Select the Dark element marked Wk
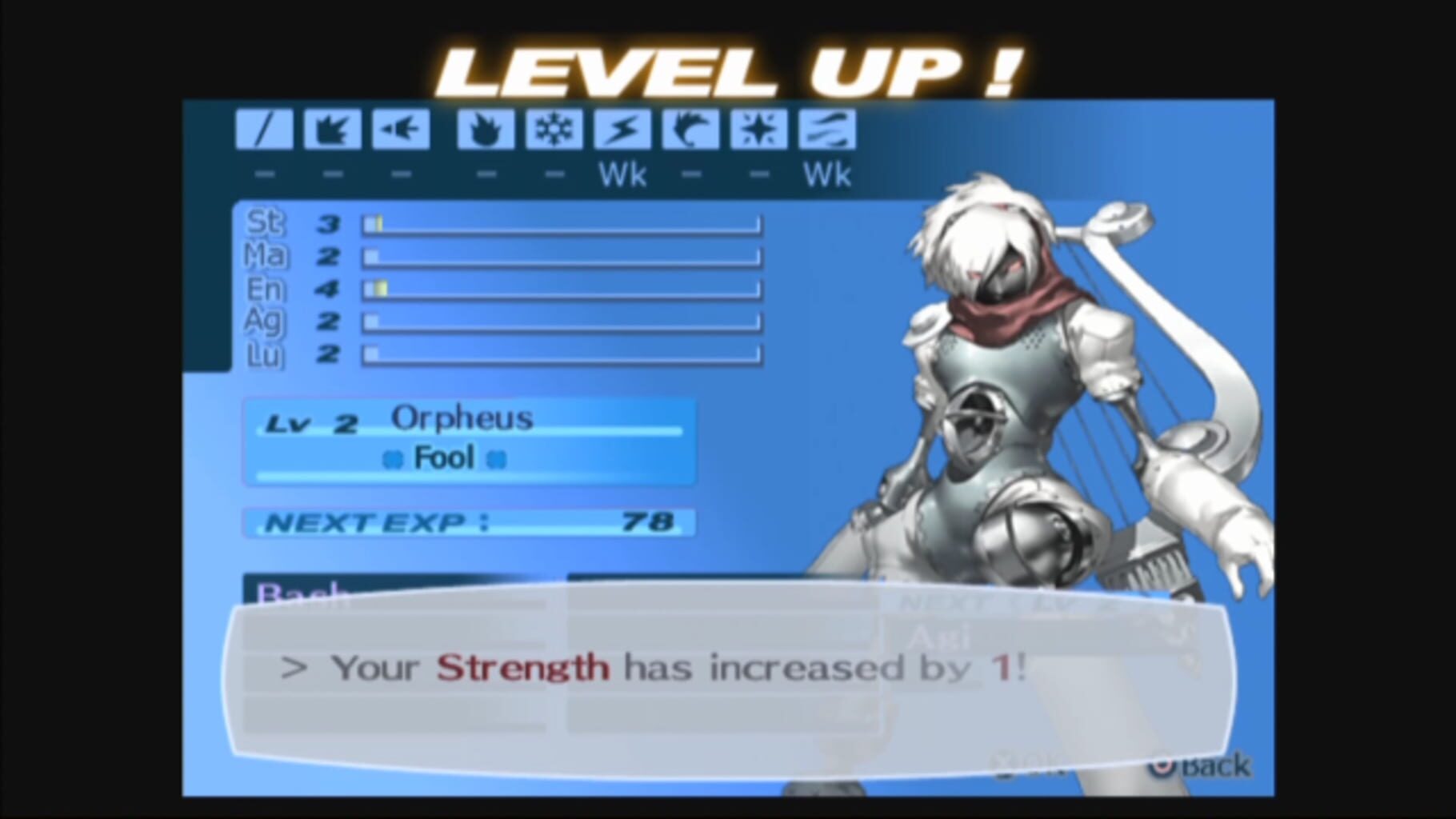The image size is (1456, 819). (x=826, y=130)
